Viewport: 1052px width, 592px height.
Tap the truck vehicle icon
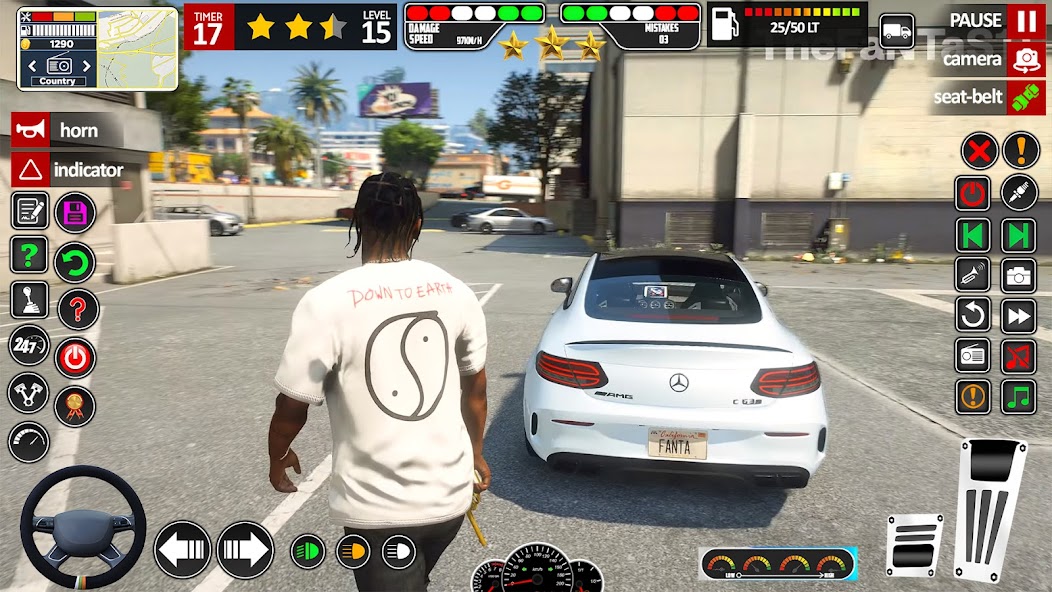[897, 31]
